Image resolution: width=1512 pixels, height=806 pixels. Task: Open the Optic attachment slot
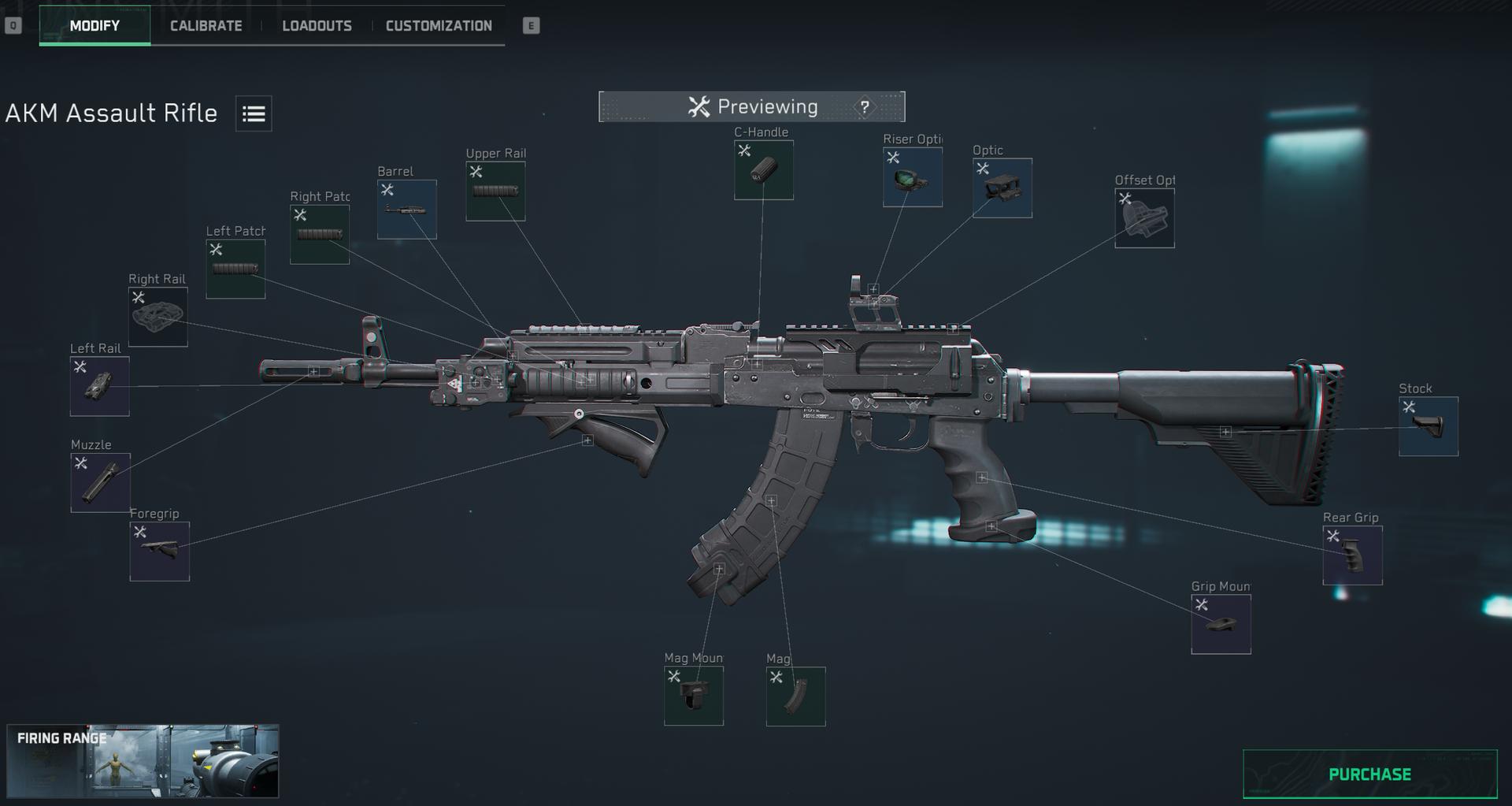coord(1001,188)
